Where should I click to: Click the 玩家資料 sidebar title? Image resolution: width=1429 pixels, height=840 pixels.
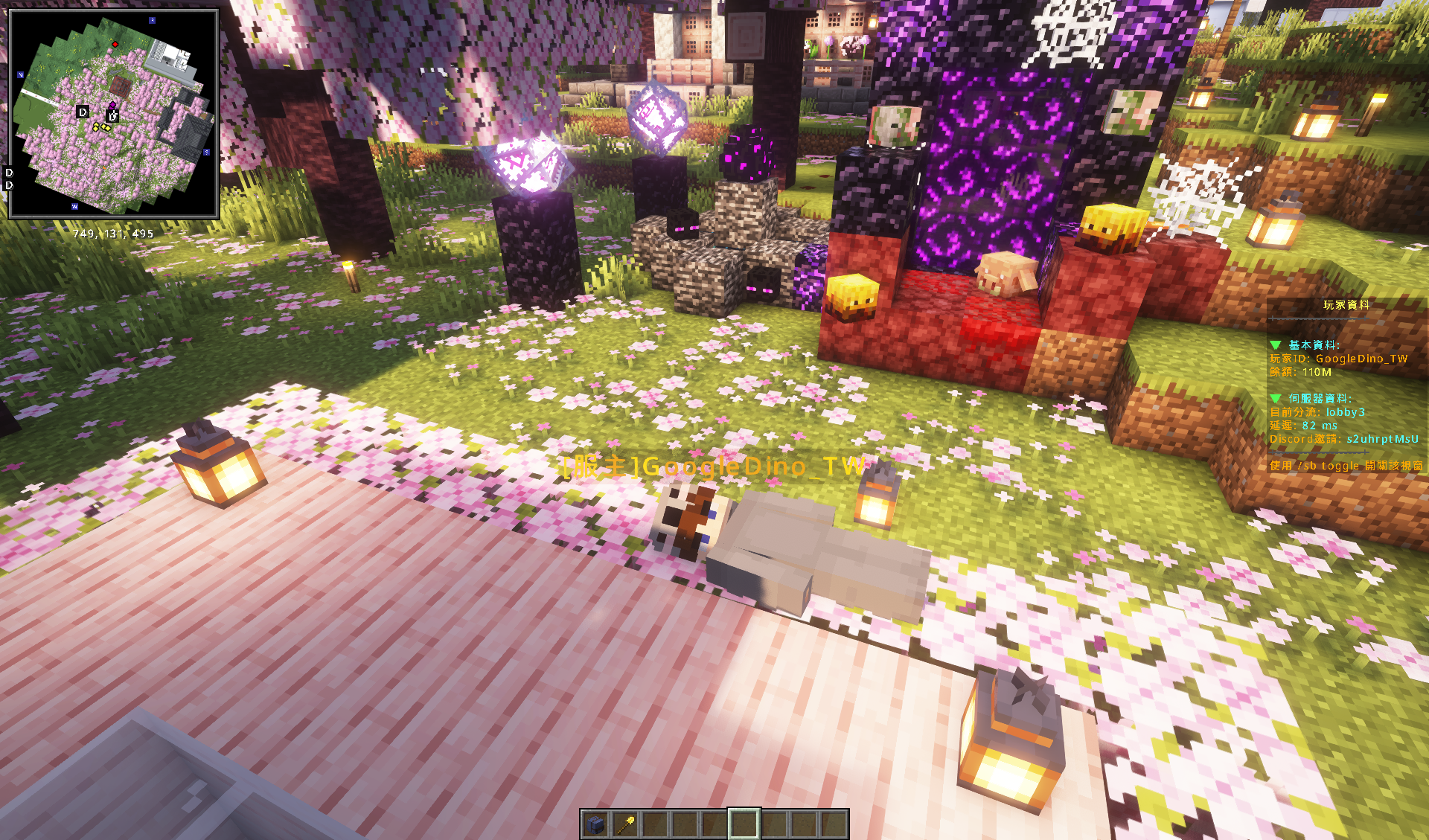tap(1346, 305)
